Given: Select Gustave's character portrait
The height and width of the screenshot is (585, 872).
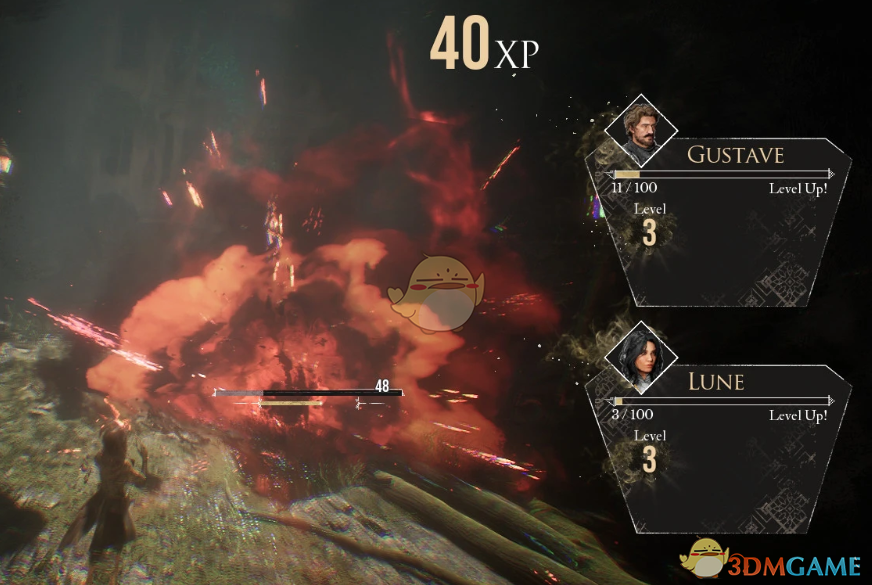Looking at the screenshot, I should coord(641,129).
